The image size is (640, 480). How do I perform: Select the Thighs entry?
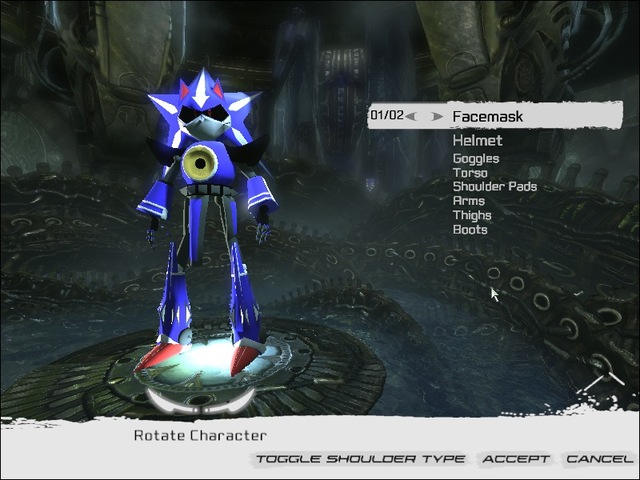[x=472, y=214]
